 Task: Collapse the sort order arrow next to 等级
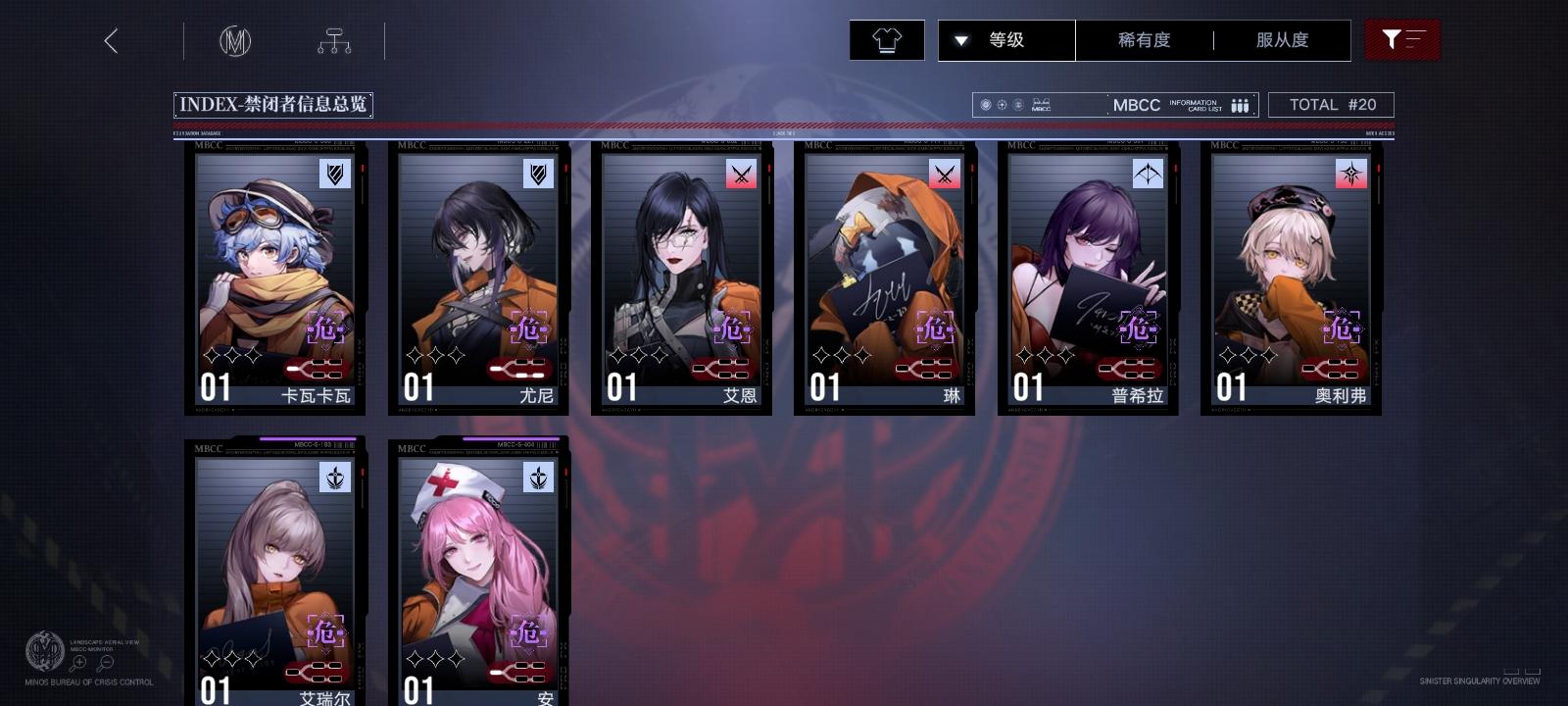(961, 40)
